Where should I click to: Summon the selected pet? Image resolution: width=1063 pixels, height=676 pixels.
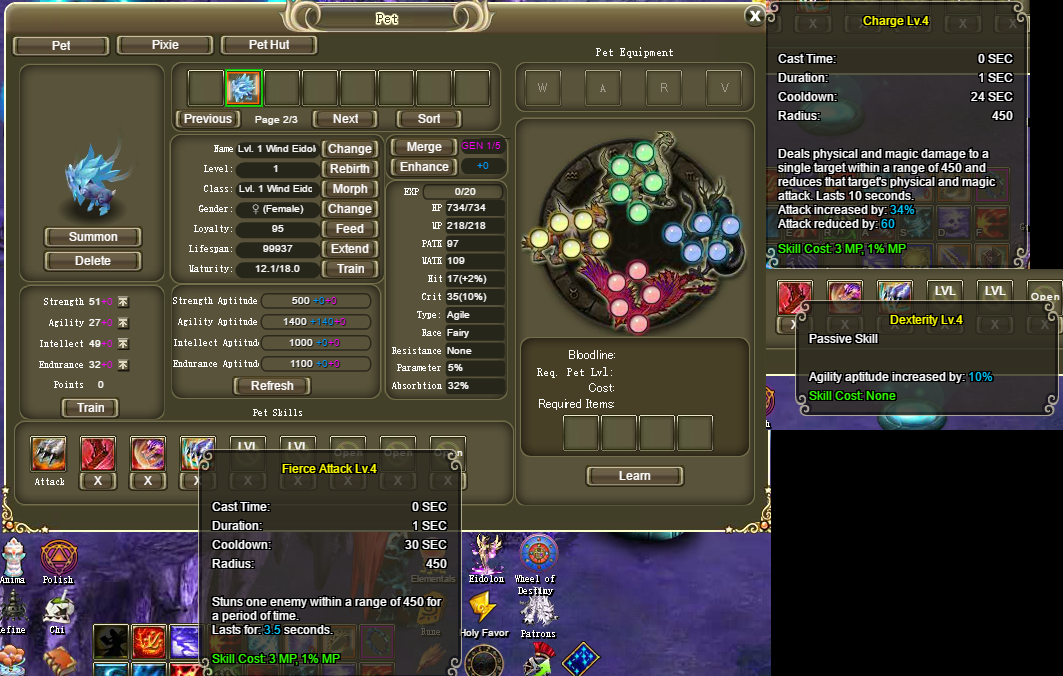[93, 237]
